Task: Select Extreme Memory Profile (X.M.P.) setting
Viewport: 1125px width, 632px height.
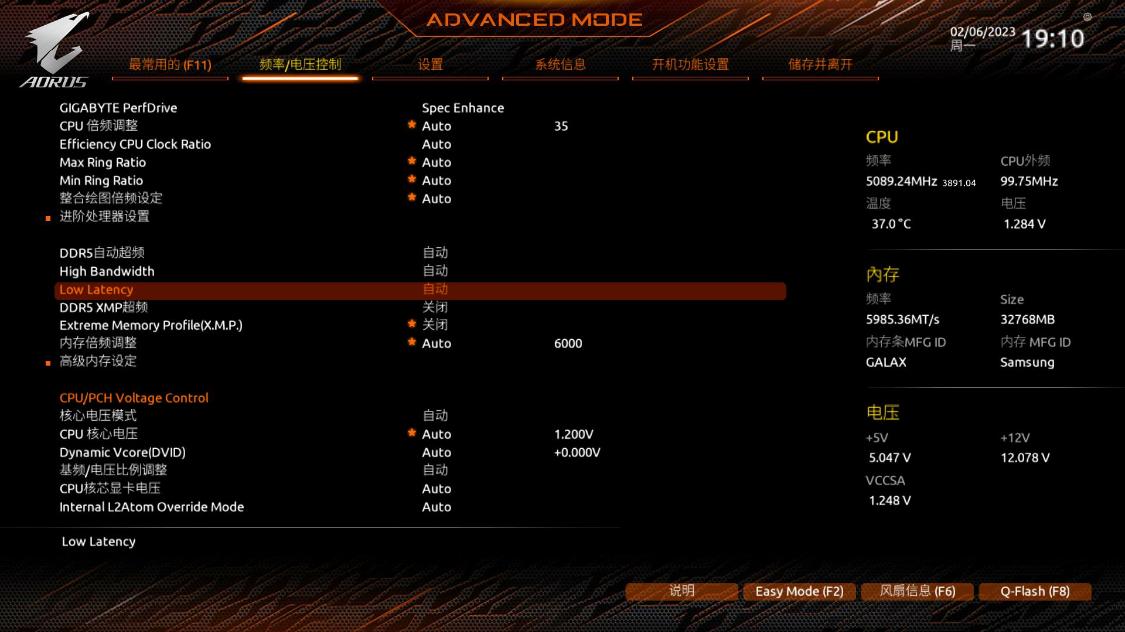Action: (x=151, y=325)
